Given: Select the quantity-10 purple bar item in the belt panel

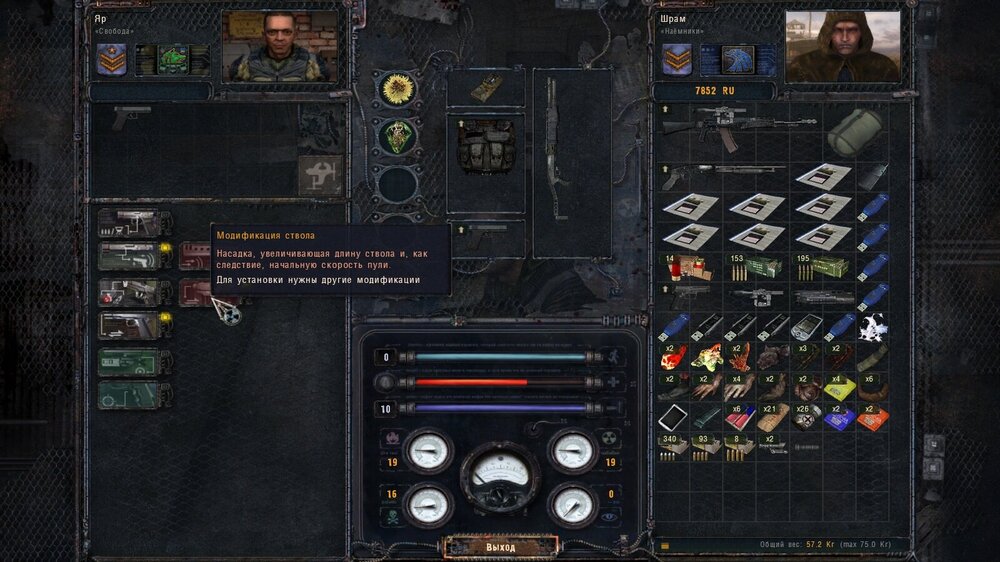Looking at the screenshot, I should click(500, 409).
